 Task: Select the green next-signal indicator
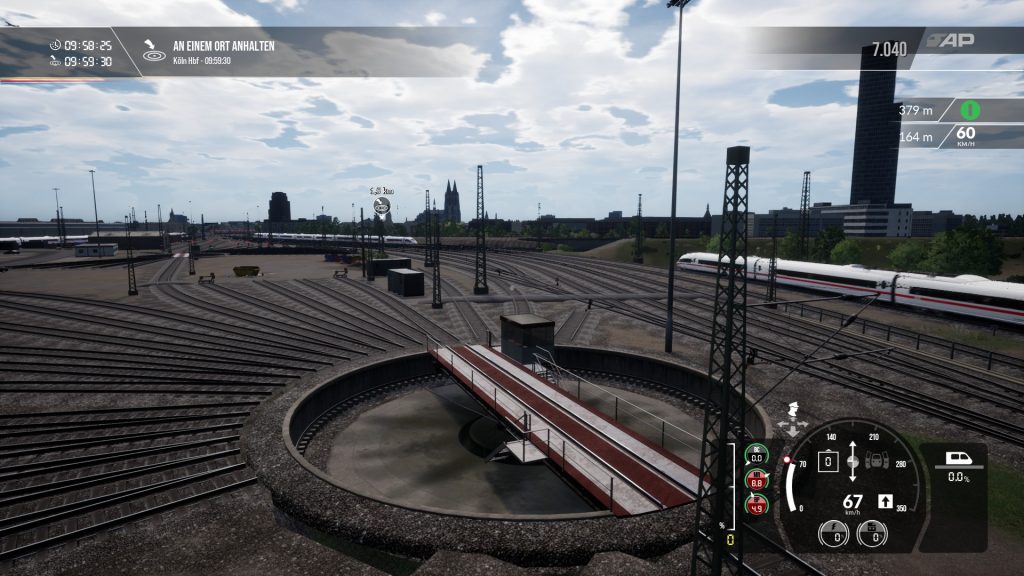[x=970, y=110]
